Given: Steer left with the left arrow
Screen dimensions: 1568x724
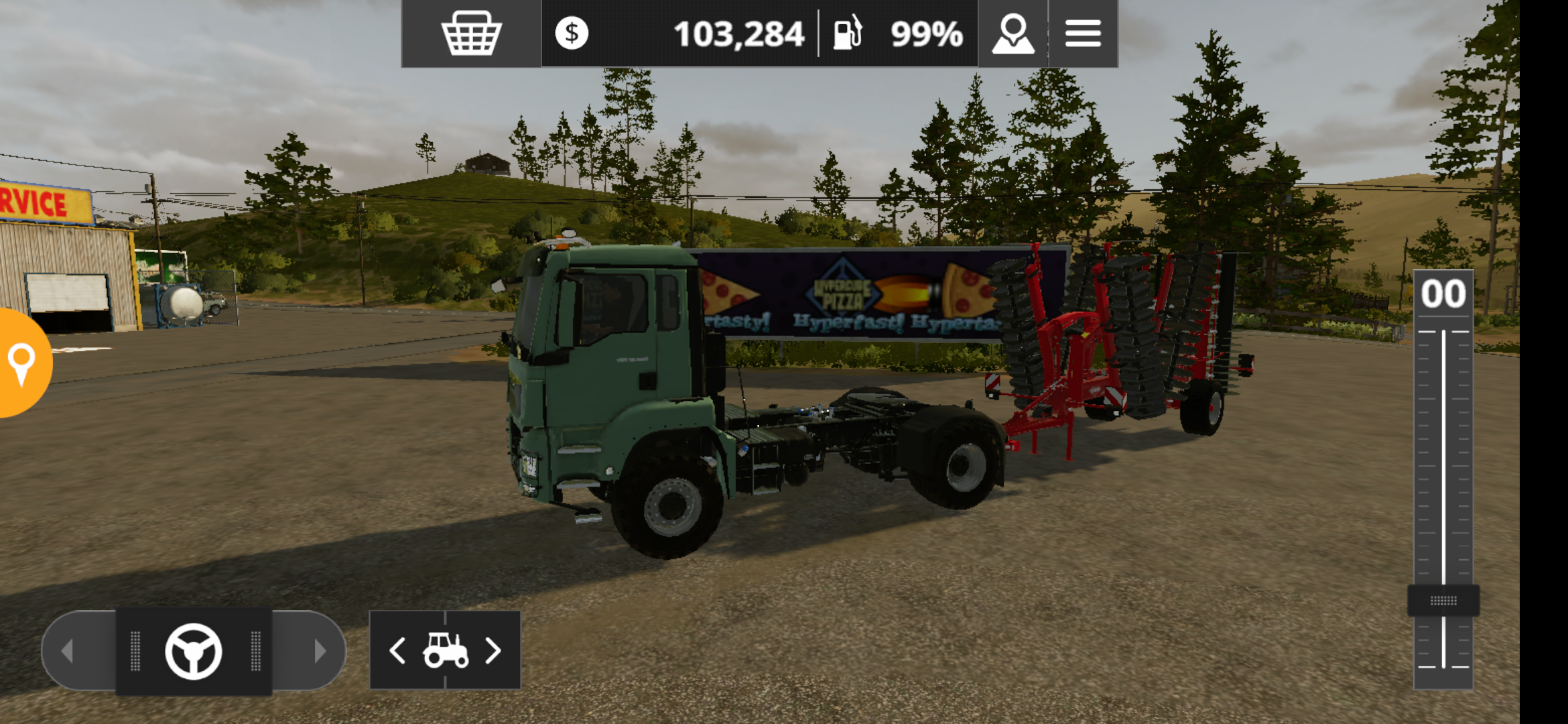Looking at the screenshot, I should [68, 650].
